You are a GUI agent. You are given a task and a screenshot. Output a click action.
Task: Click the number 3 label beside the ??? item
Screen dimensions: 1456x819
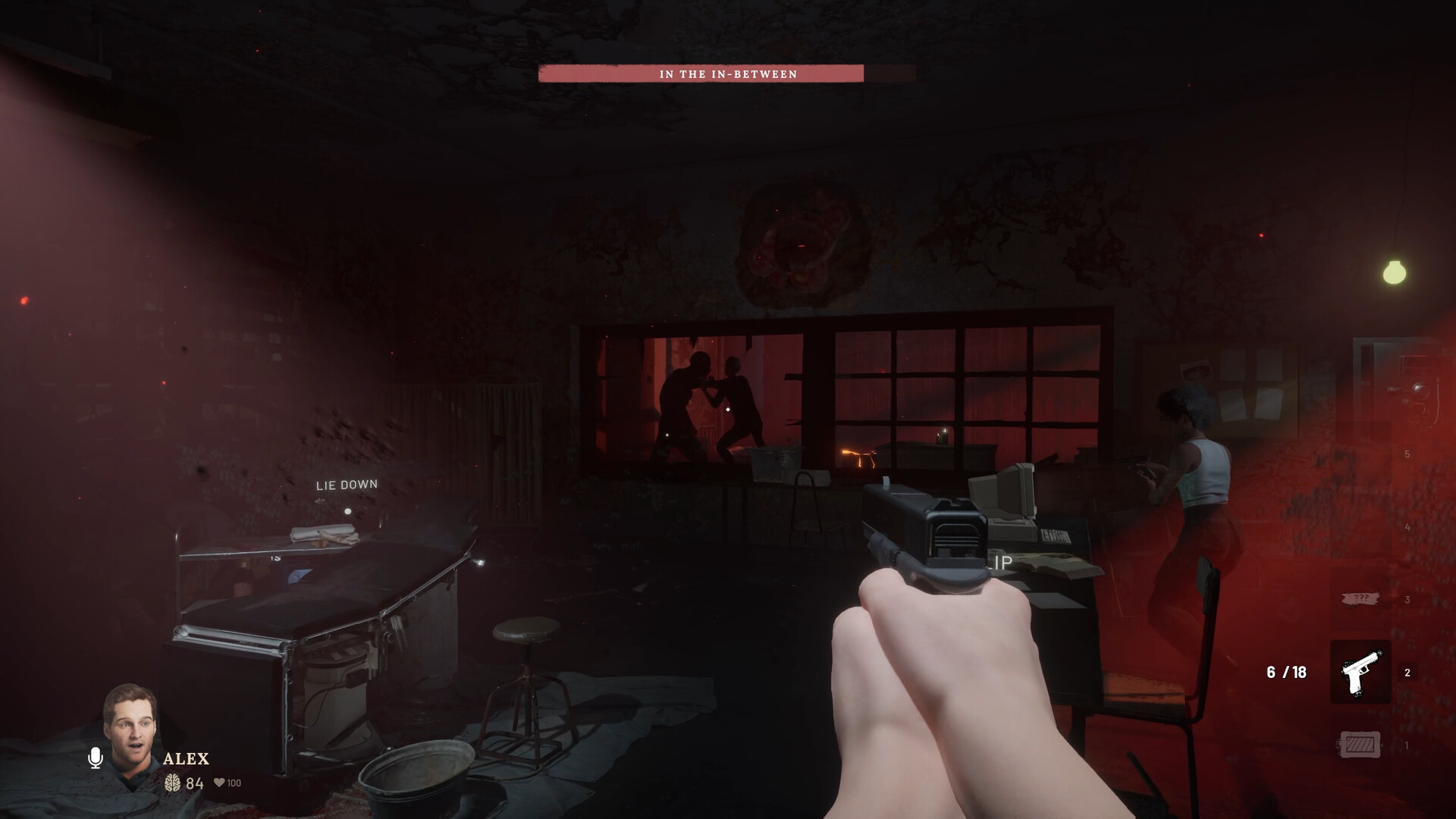(1407, 599)
